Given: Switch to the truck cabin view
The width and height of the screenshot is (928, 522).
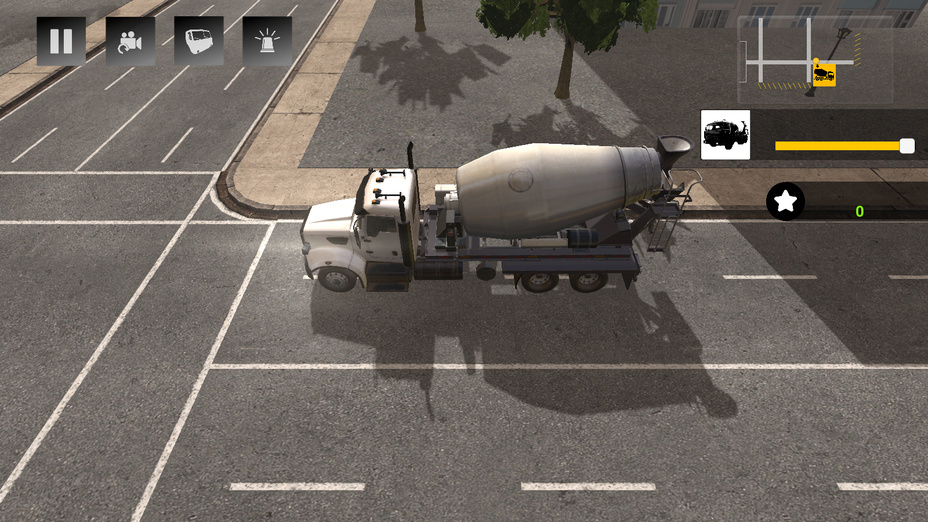Looking at the screenshot, I should [198, 41].
